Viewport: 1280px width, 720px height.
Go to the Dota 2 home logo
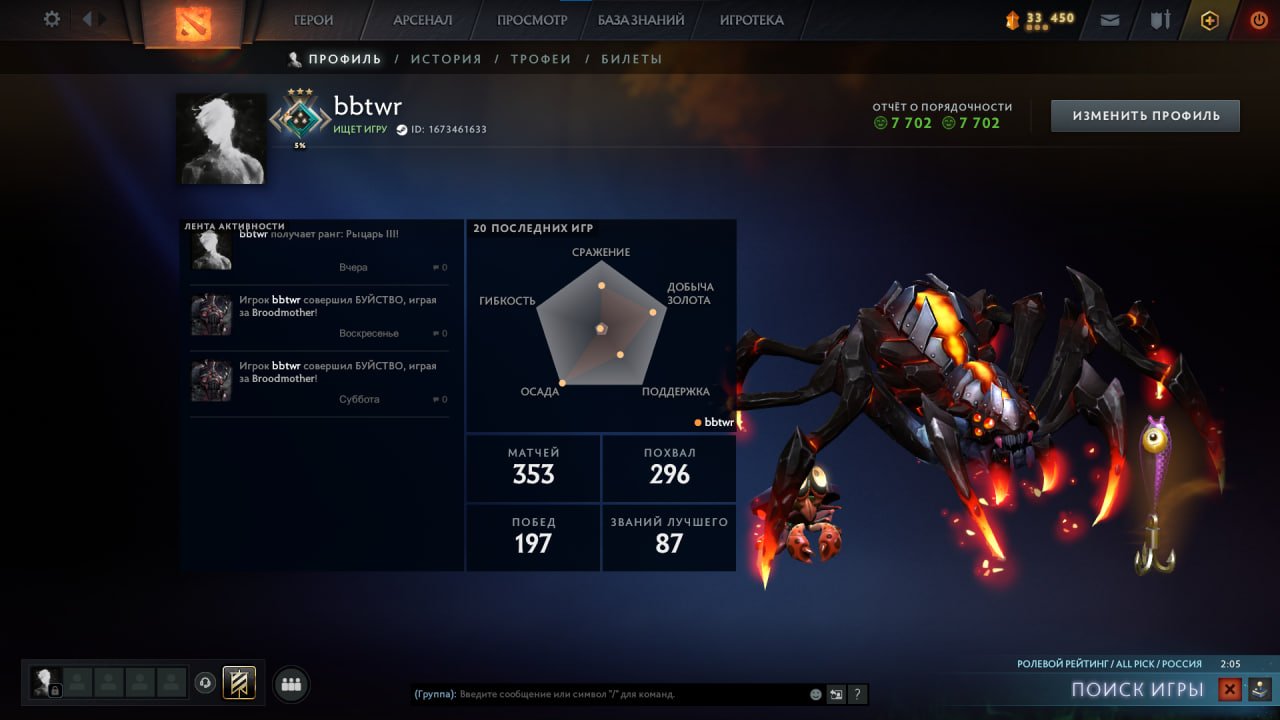pos(191,22)
